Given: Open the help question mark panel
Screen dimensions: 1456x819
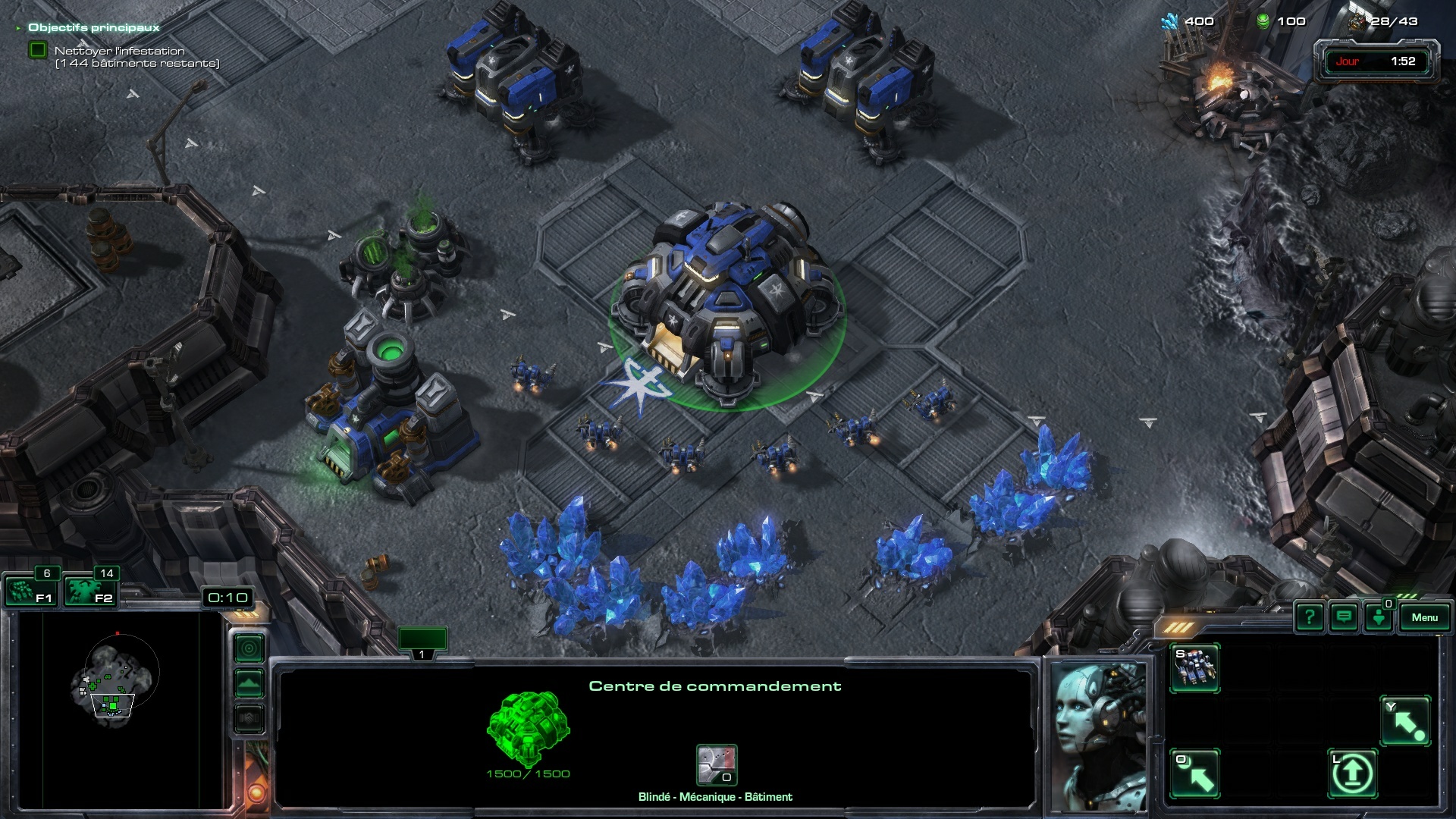Looking at the screenshot, I should (1310, 617).
